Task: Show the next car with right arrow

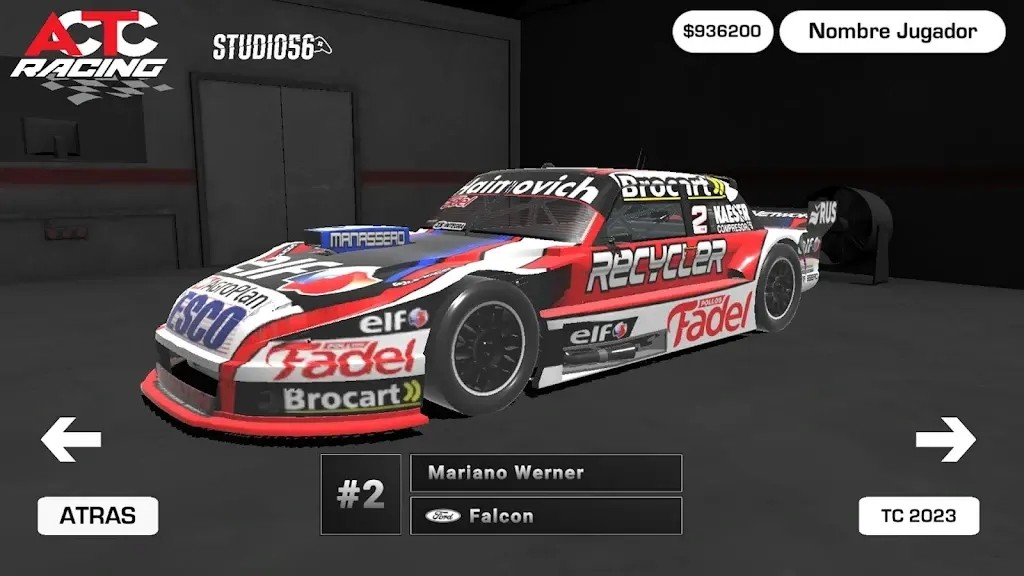Action: [x=945, y=439]
